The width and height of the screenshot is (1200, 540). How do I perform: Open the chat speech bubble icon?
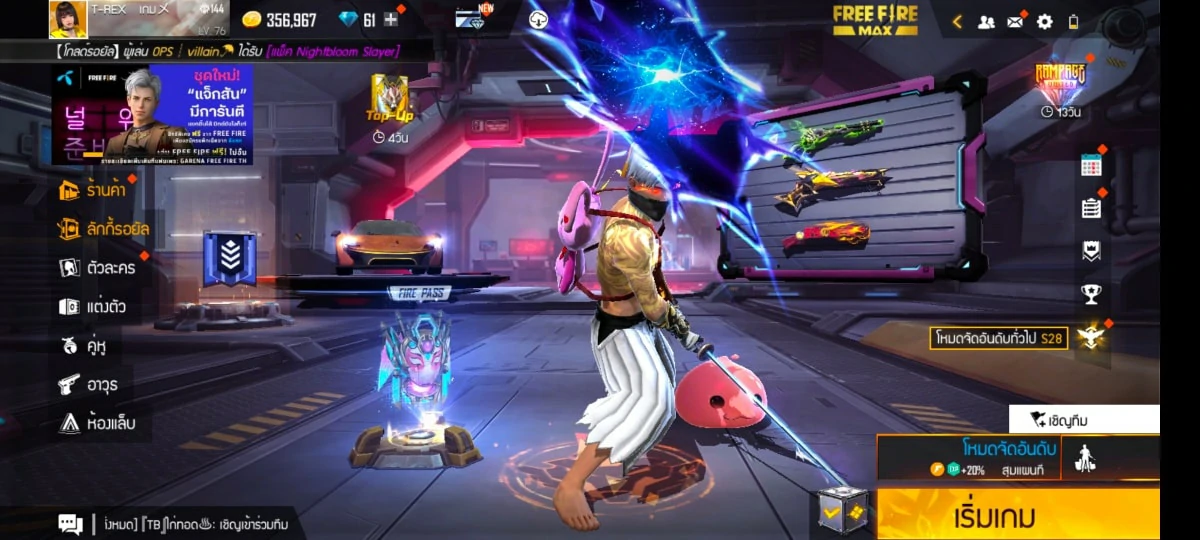(70, 523)
